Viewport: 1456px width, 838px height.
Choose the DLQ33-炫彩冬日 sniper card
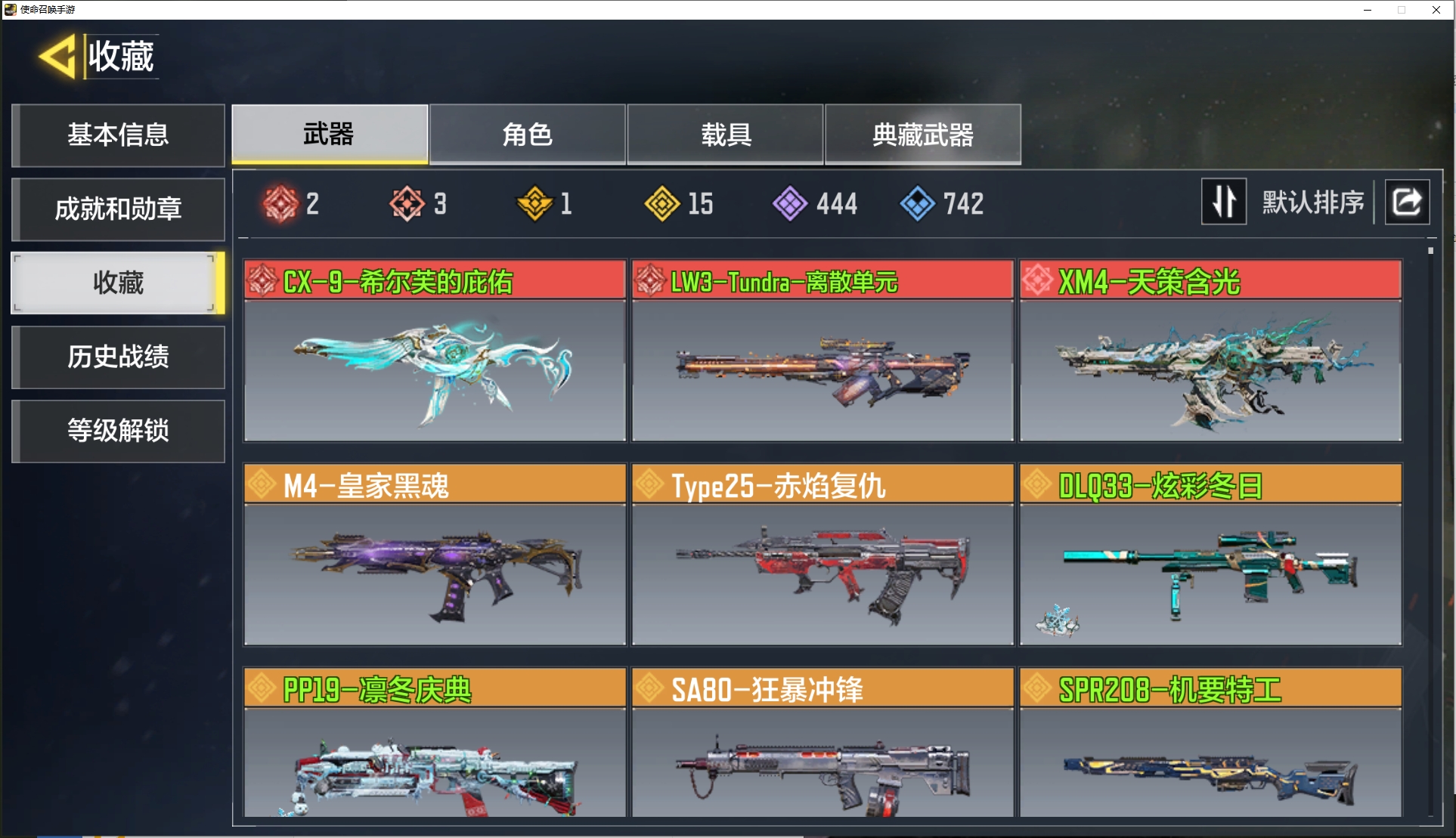[x=1210, y=555]
